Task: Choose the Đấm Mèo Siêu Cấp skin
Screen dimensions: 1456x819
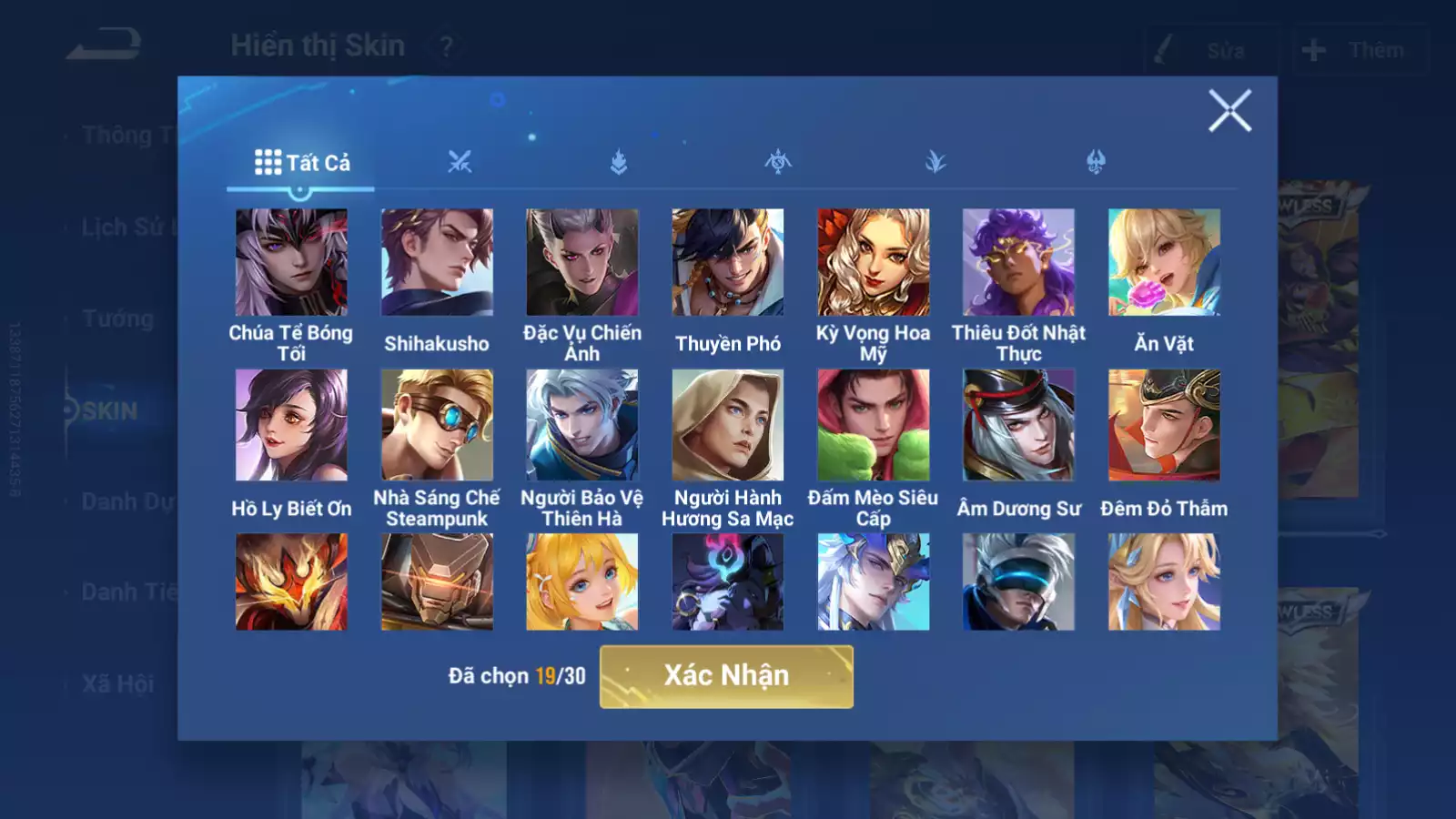Action: (x=874, y=425)
